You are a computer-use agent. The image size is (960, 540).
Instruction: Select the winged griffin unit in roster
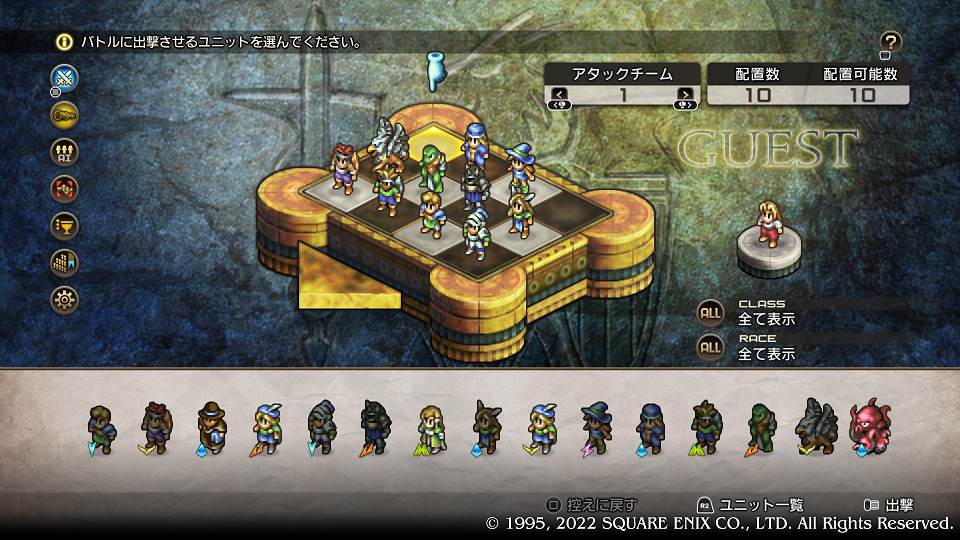[814, 427]
